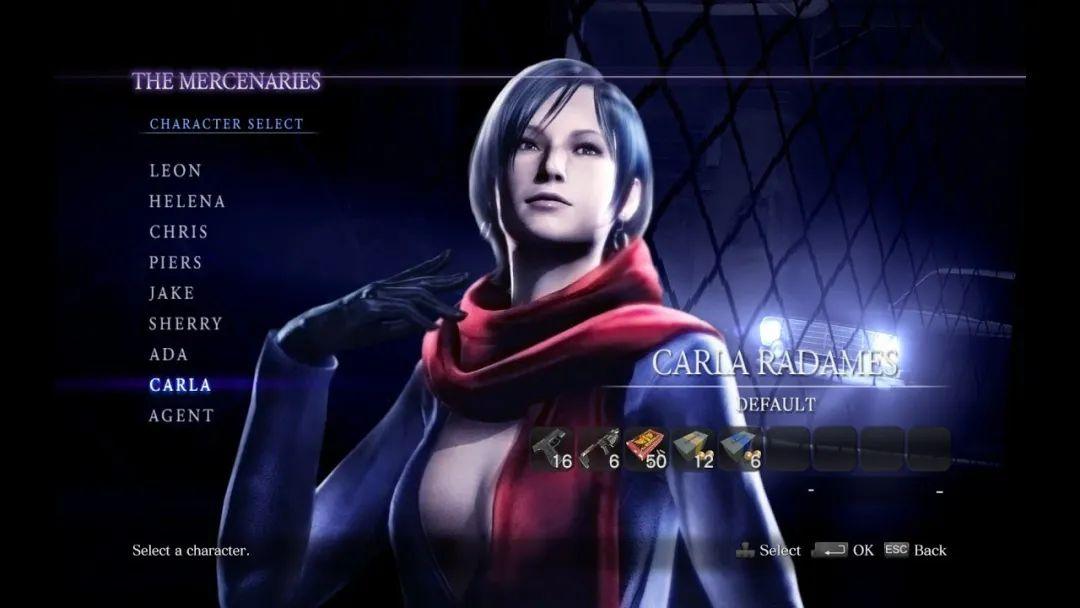Viewport: 1080px width, 608px height.
Task: Click the ammo case showing 12
Action: click(693, 449)
